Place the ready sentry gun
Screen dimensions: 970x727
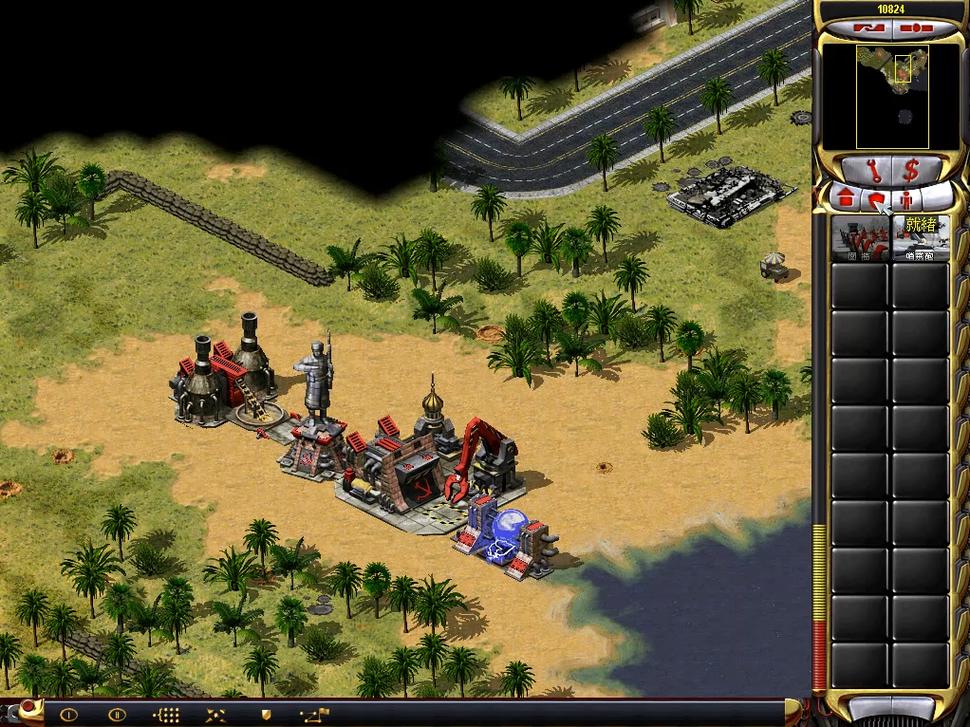(x=920, y=238)
